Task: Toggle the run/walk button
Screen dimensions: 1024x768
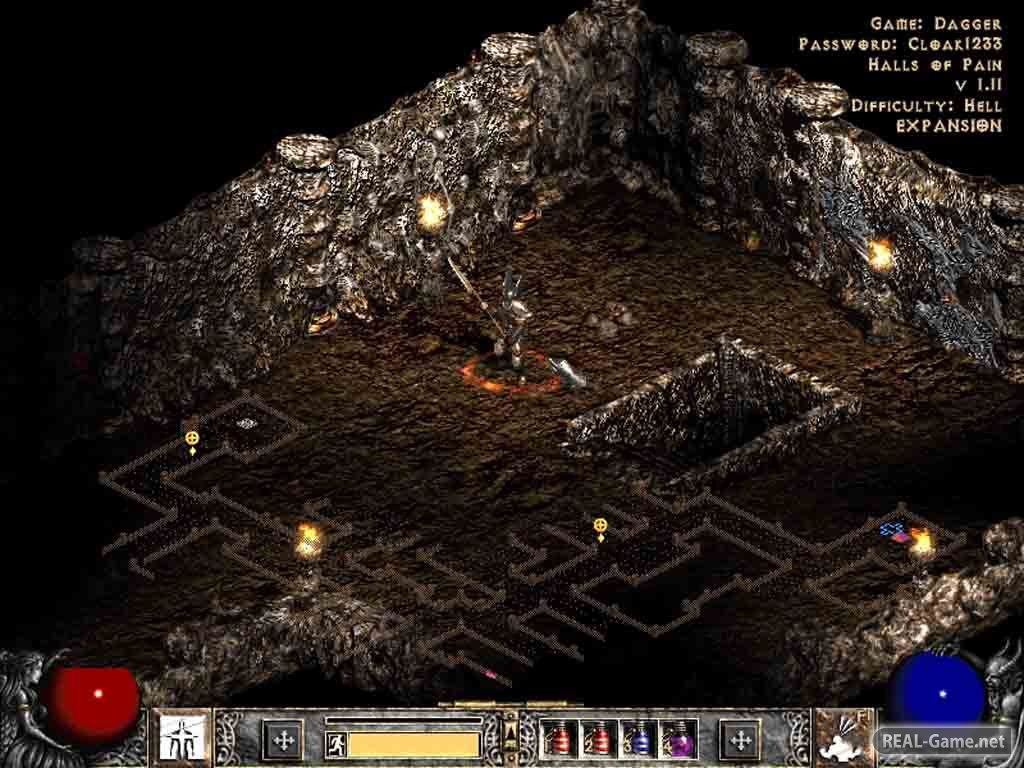Action: tap(336, 744)
